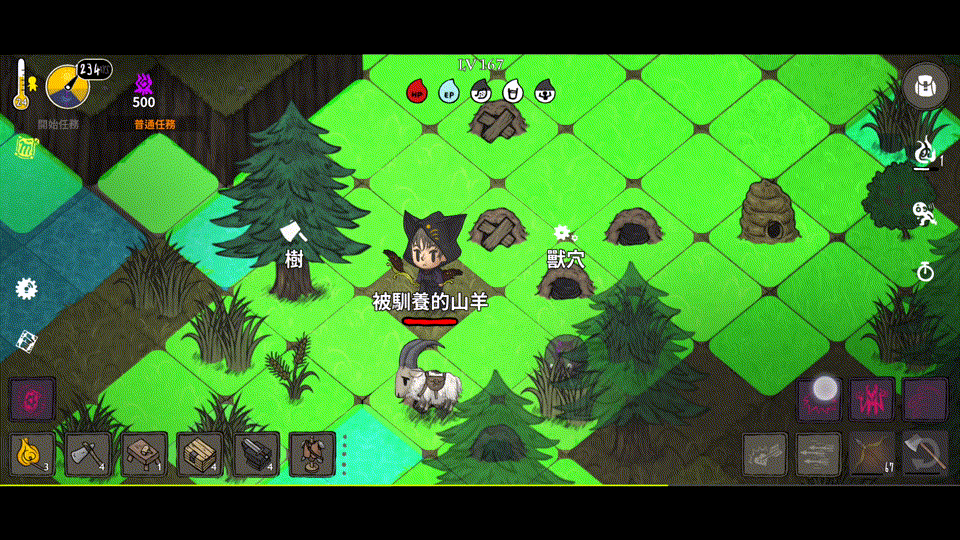Select the bow weapon slot
This screenshot has height=540, width=960.
click(871, 455)
